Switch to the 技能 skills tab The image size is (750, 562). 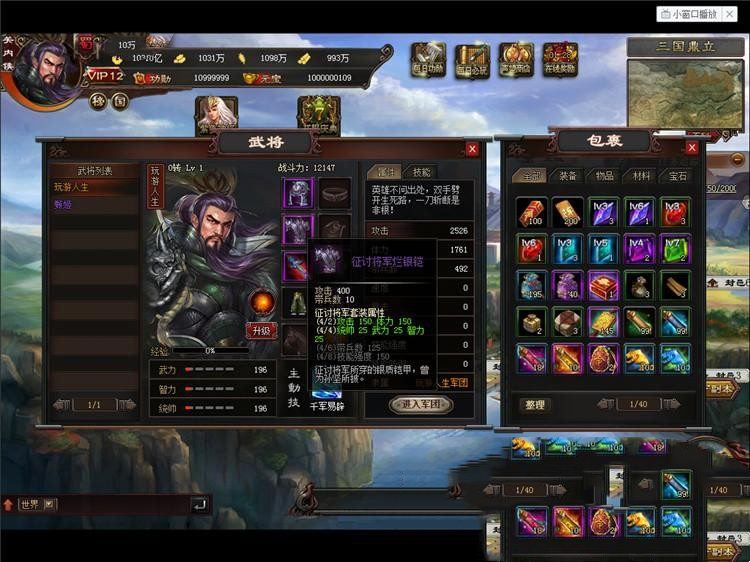422,173
